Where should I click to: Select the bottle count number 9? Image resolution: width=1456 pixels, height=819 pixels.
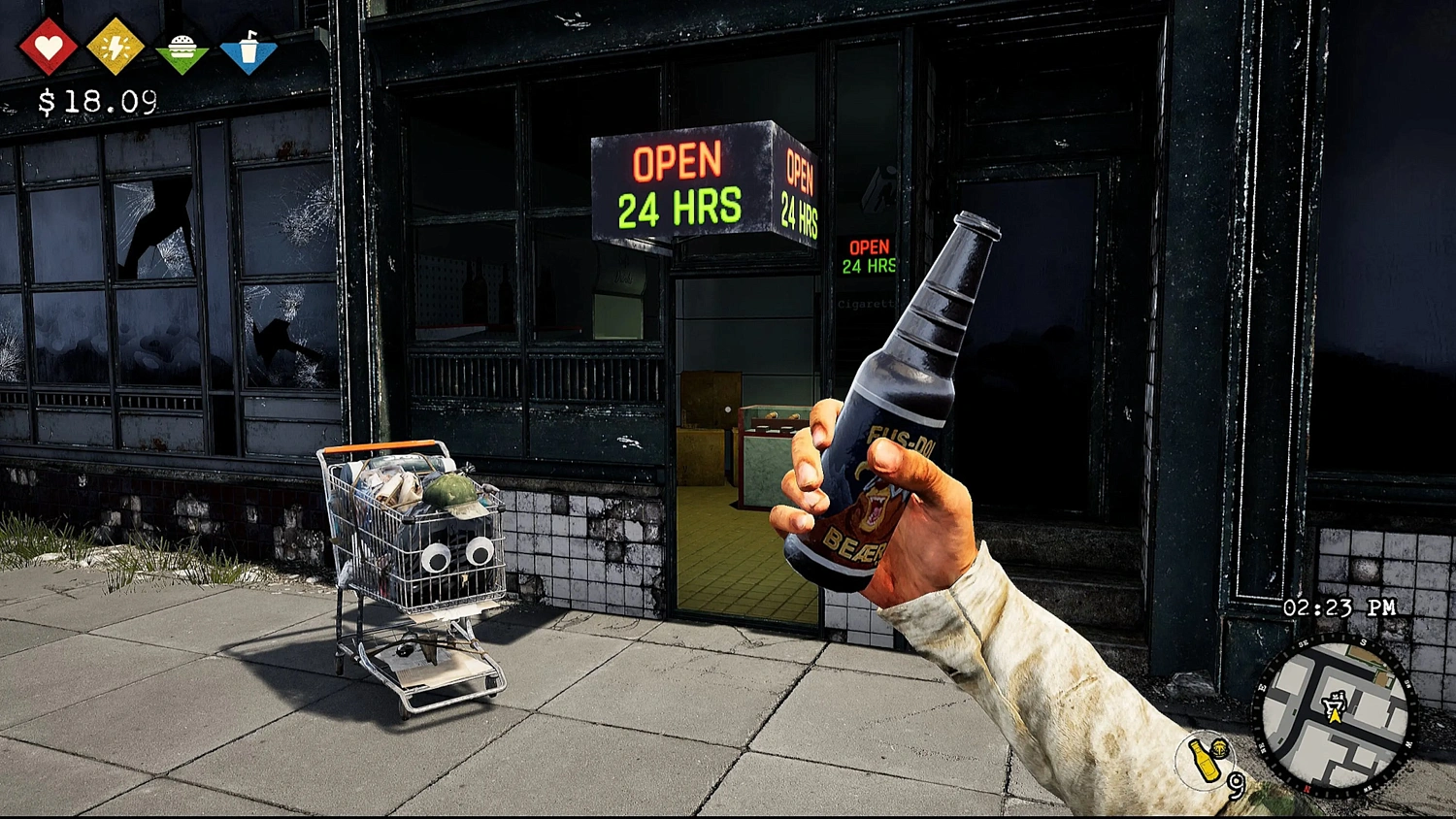click(1237, 786)
